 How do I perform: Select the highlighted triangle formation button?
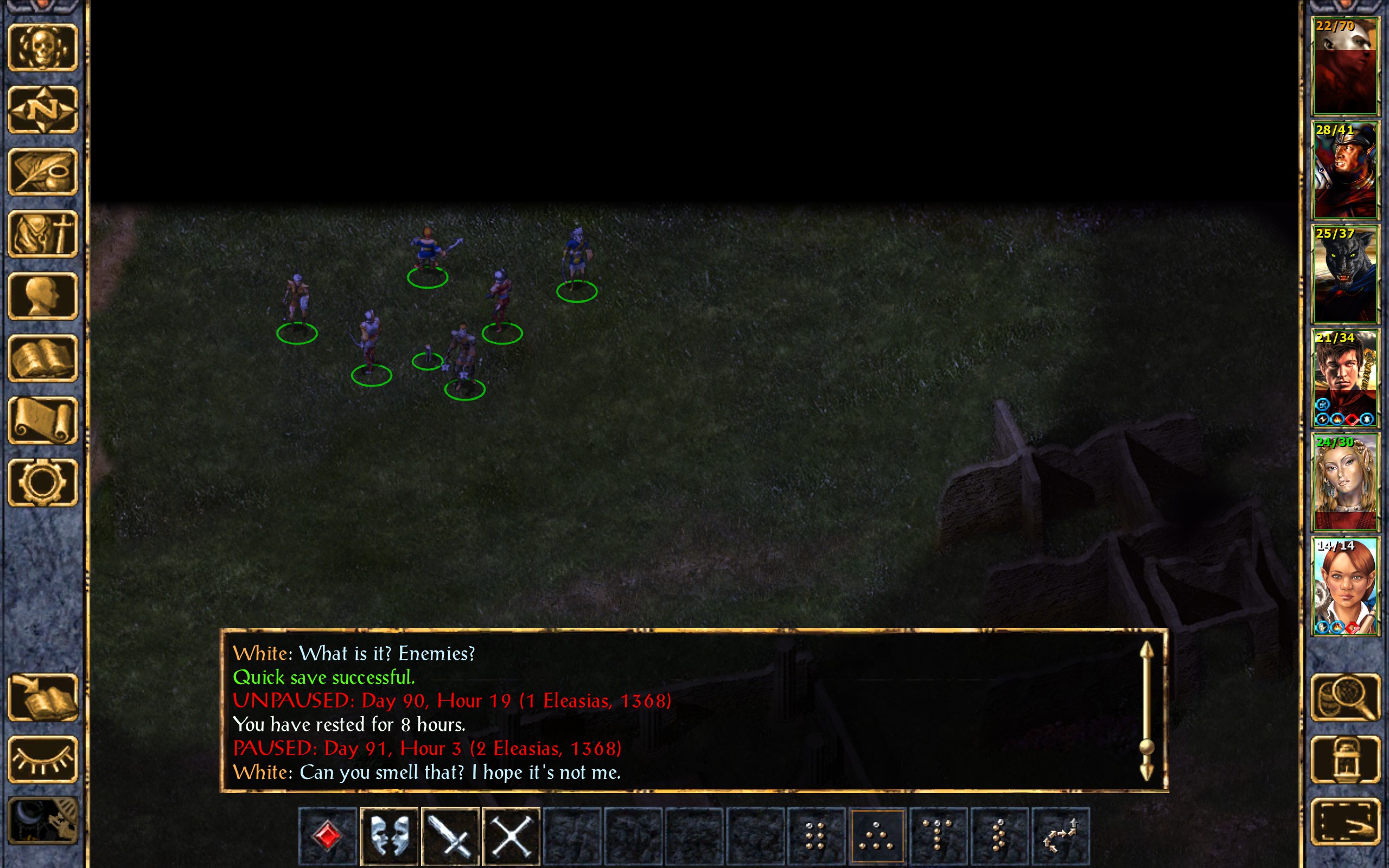click(876, 836)
